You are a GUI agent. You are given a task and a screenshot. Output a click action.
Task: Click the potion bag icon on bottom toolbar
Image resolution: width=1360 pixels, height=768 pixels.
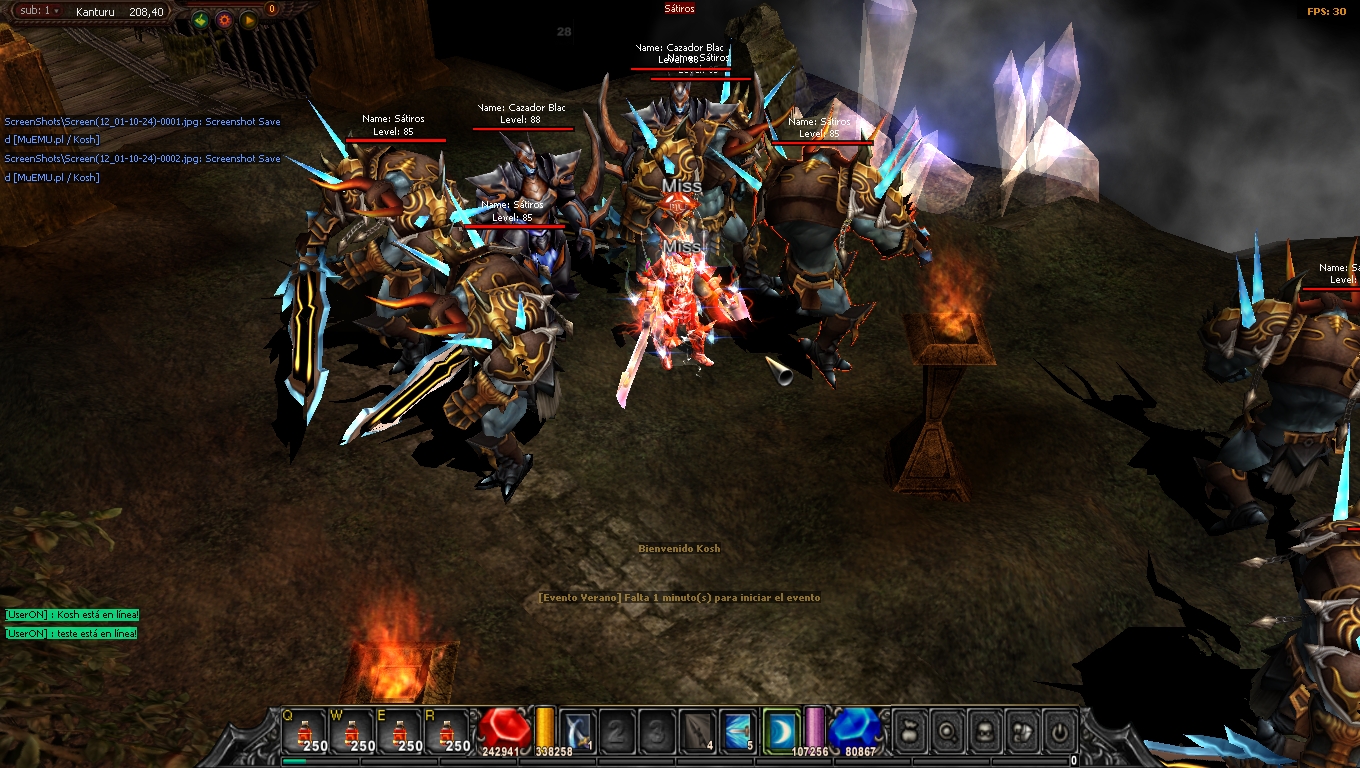tap(909, 729)
